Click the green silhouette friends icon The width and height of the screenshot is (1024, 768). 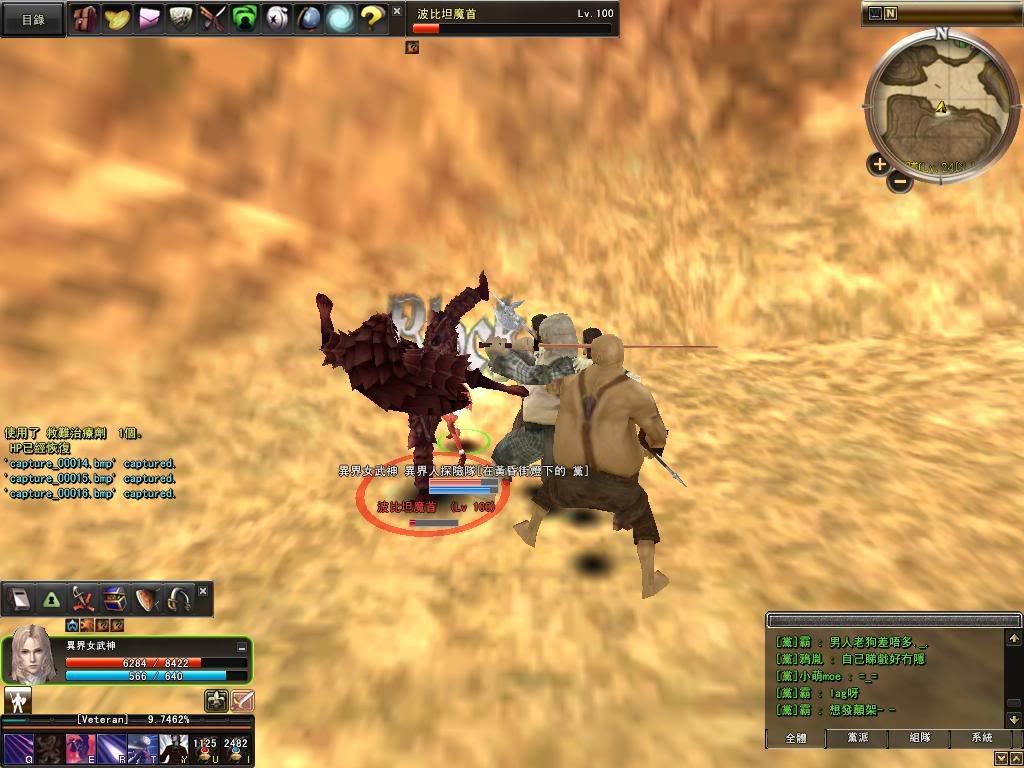pyautogui.click(x=244, y=18)
